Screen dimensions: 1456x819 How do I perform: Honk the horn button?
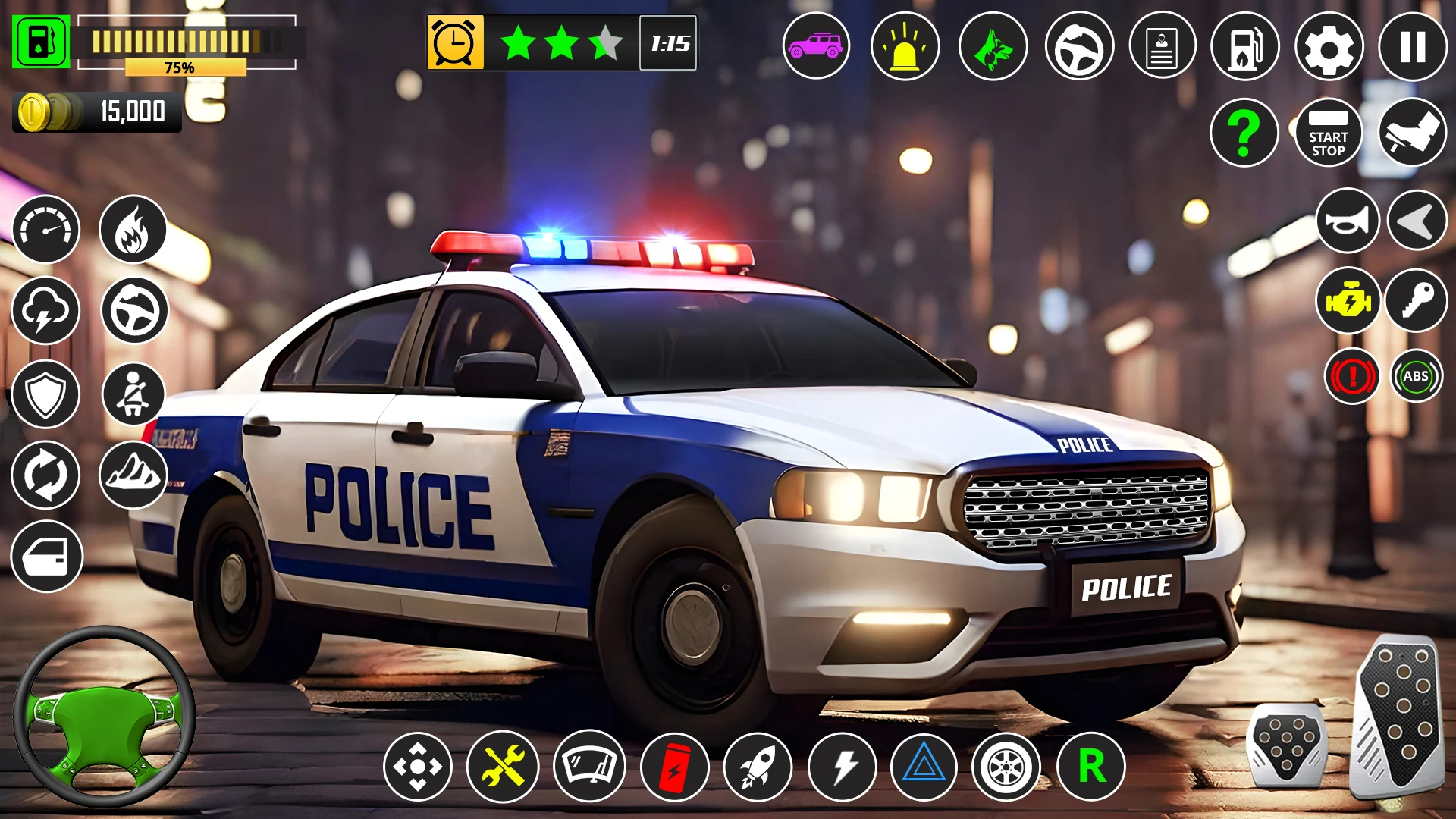click(x=1348, y=221)
